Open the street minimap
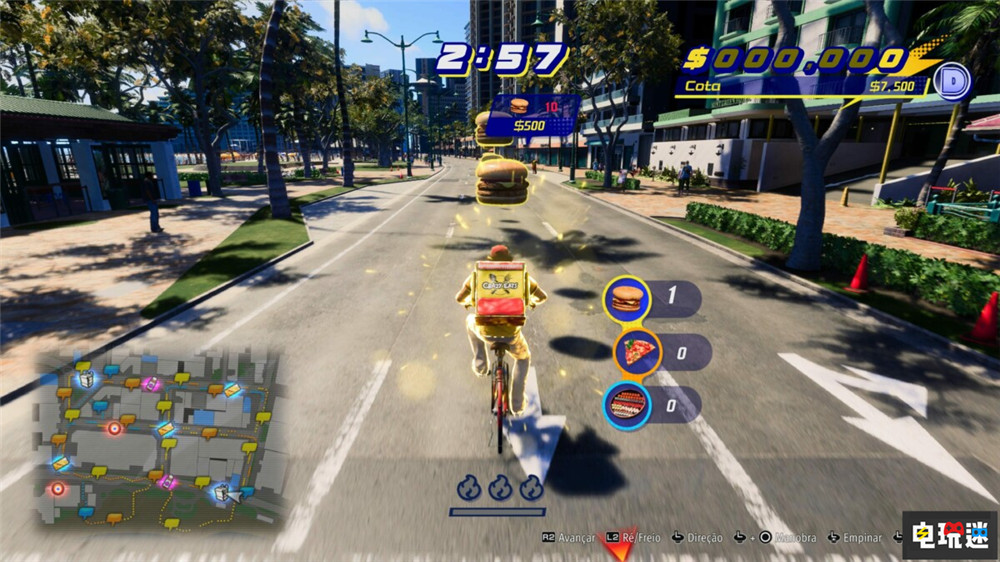Viewport: 1000px width, 562px height. (160, 438)
